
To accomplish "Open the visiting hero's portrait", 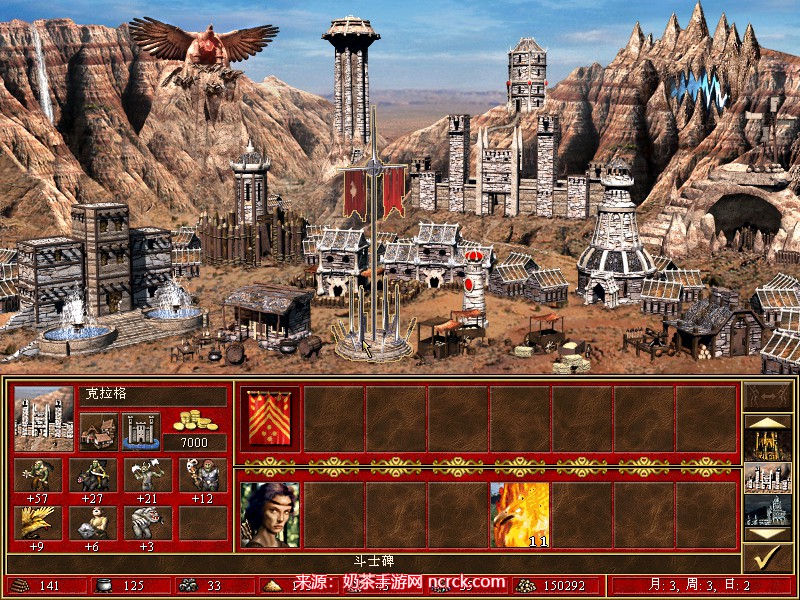I will tap(270, 515).
